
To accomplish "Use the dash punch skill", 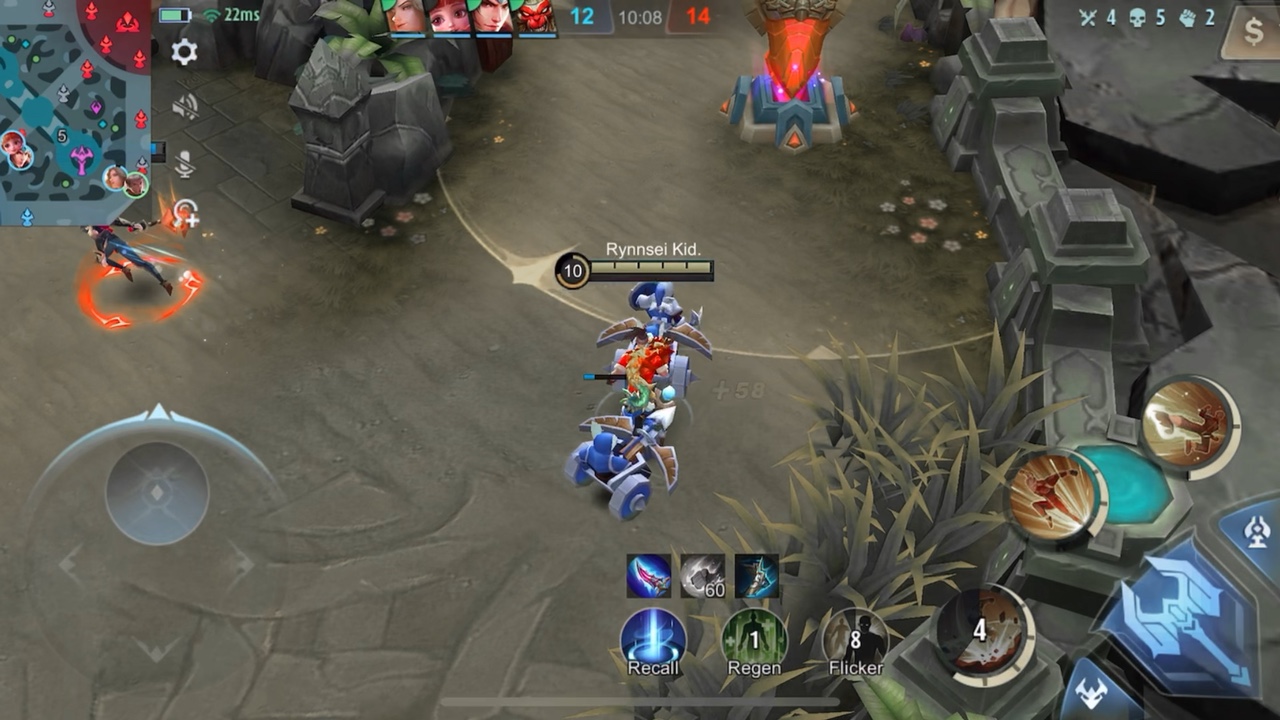I will pyautogui.click(x=1053, y=494).
